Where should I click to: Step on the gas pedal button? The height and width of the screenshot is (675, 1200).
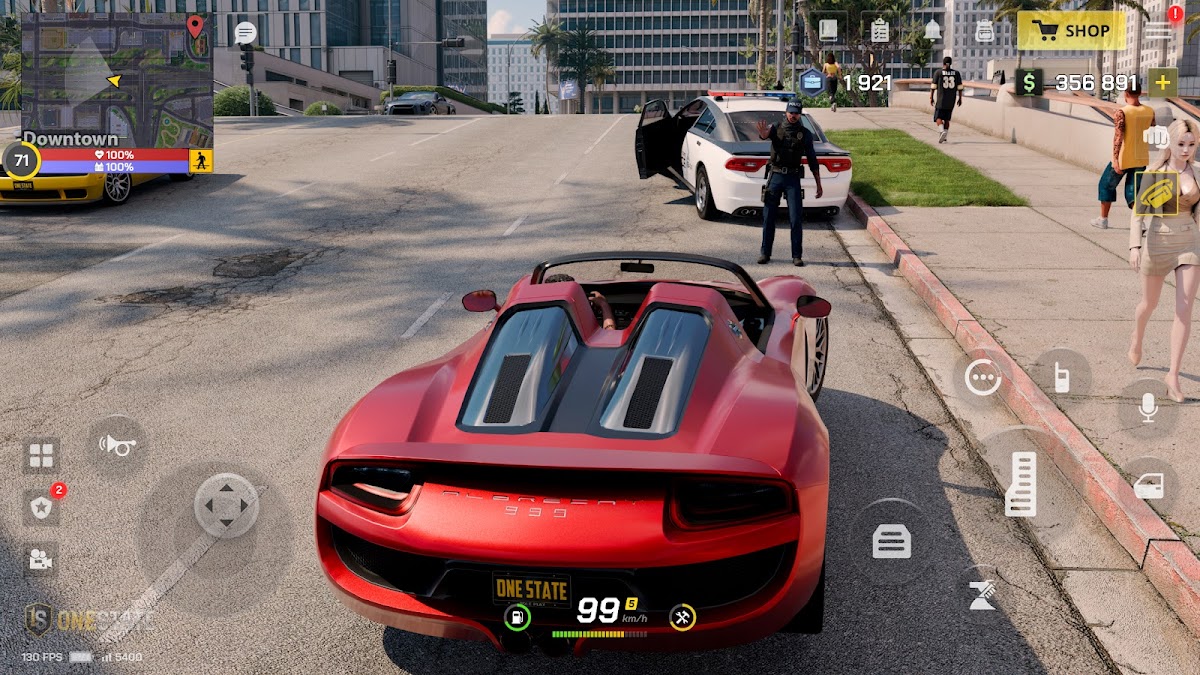click(x=1021, y=485)
